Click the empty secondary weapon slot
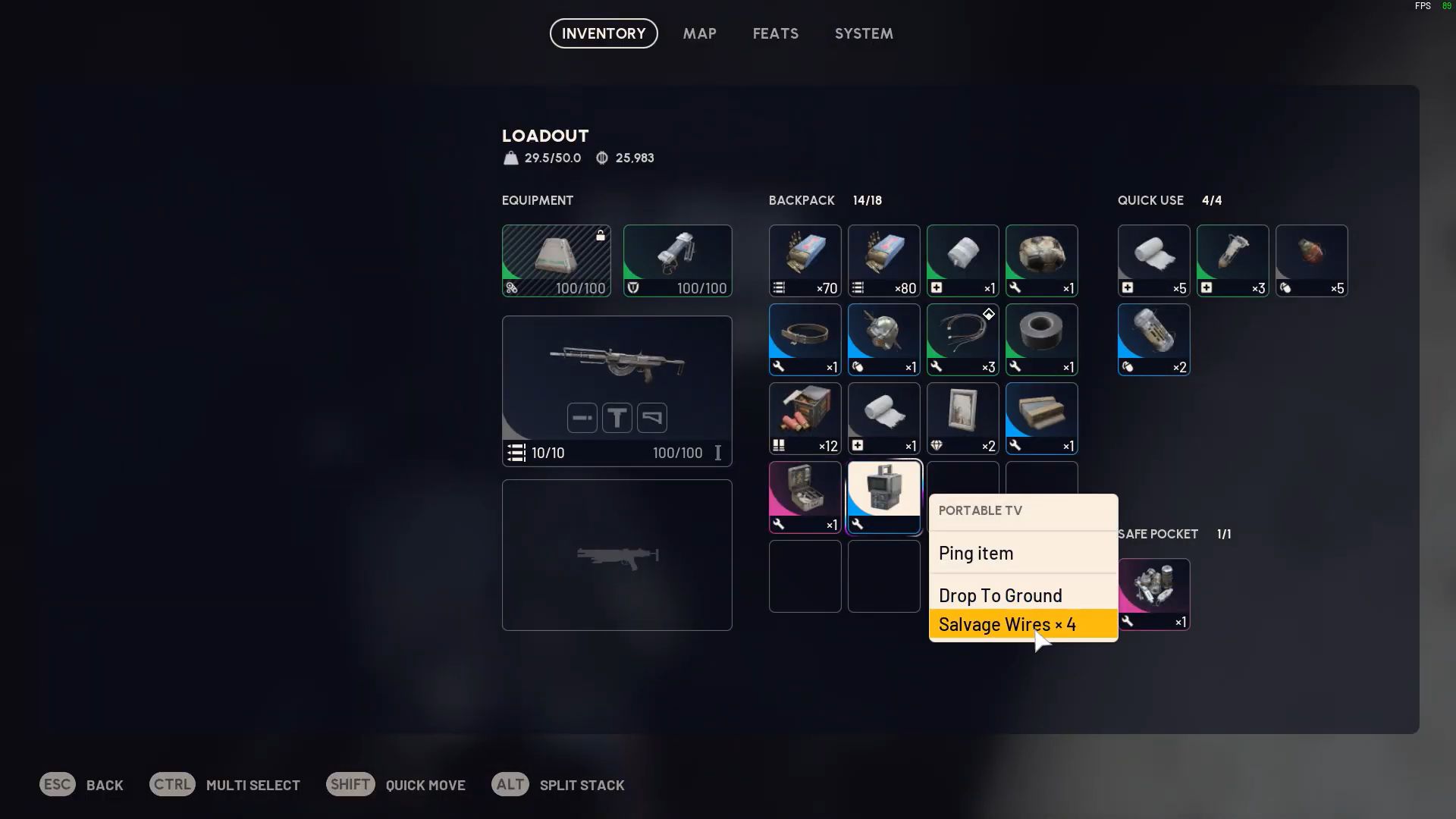The image size is (1456, 819). pos(617,555)
